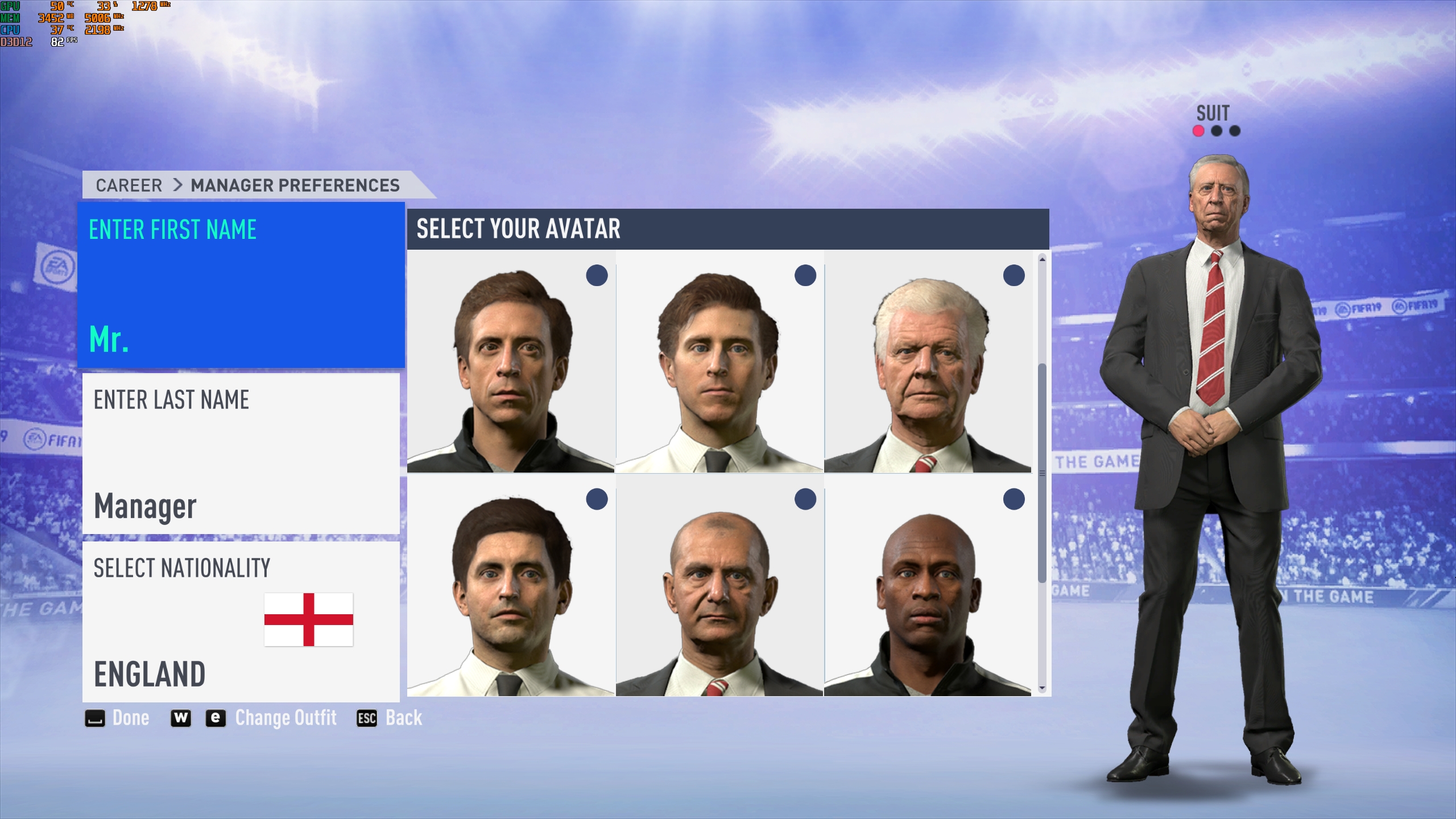The image size is (1456, 819).
Task: Go Back to the previous screen
Action: point(390,718)
